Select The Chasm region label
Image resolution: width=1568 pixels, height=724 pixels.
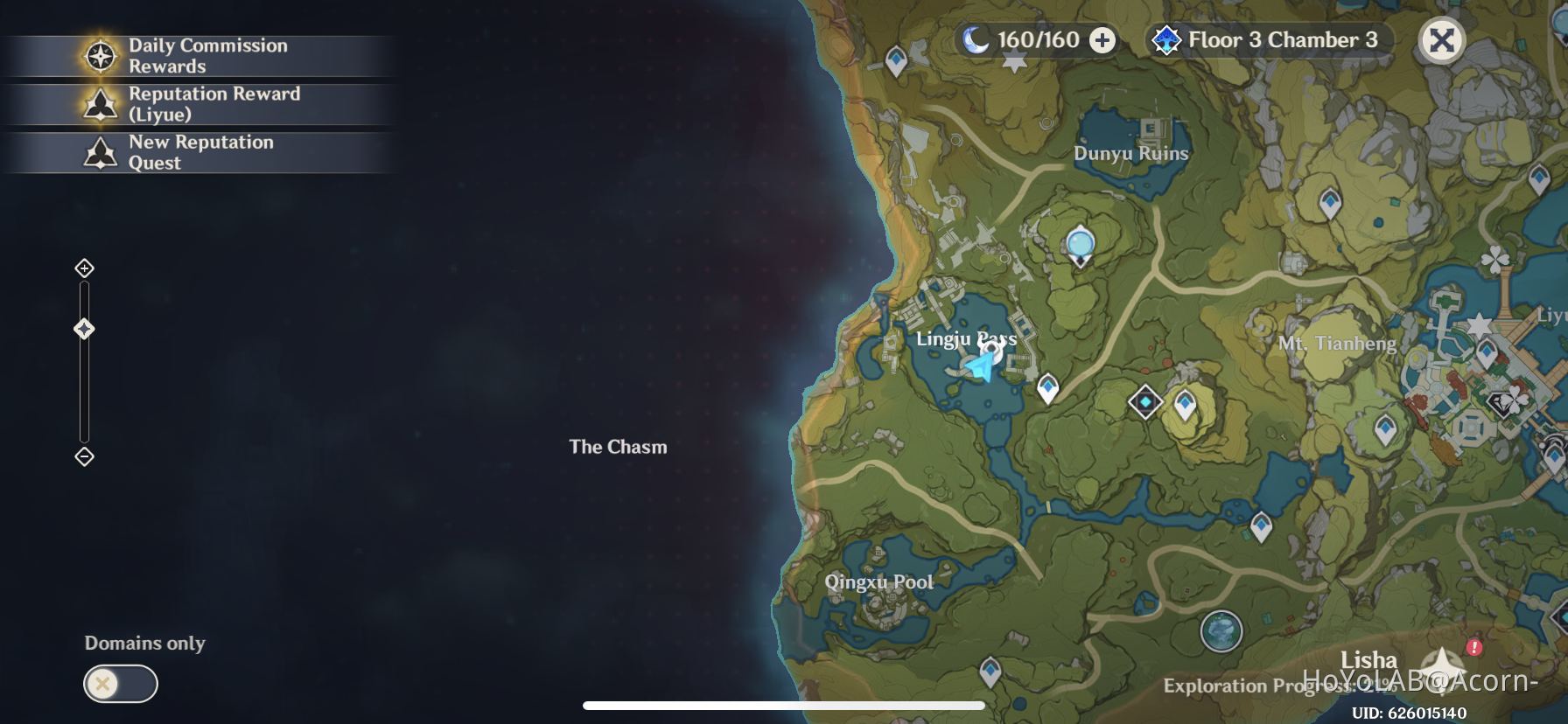click(x=617, y=446)
